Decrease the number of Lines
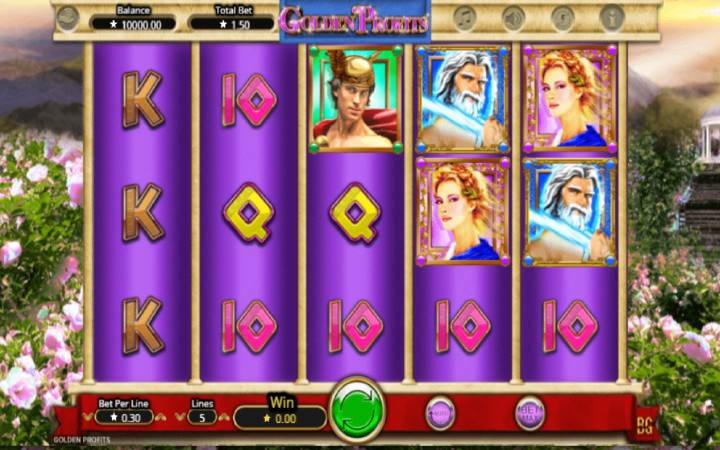The height and width of the screenshot is (450, 720). point(181,416)
